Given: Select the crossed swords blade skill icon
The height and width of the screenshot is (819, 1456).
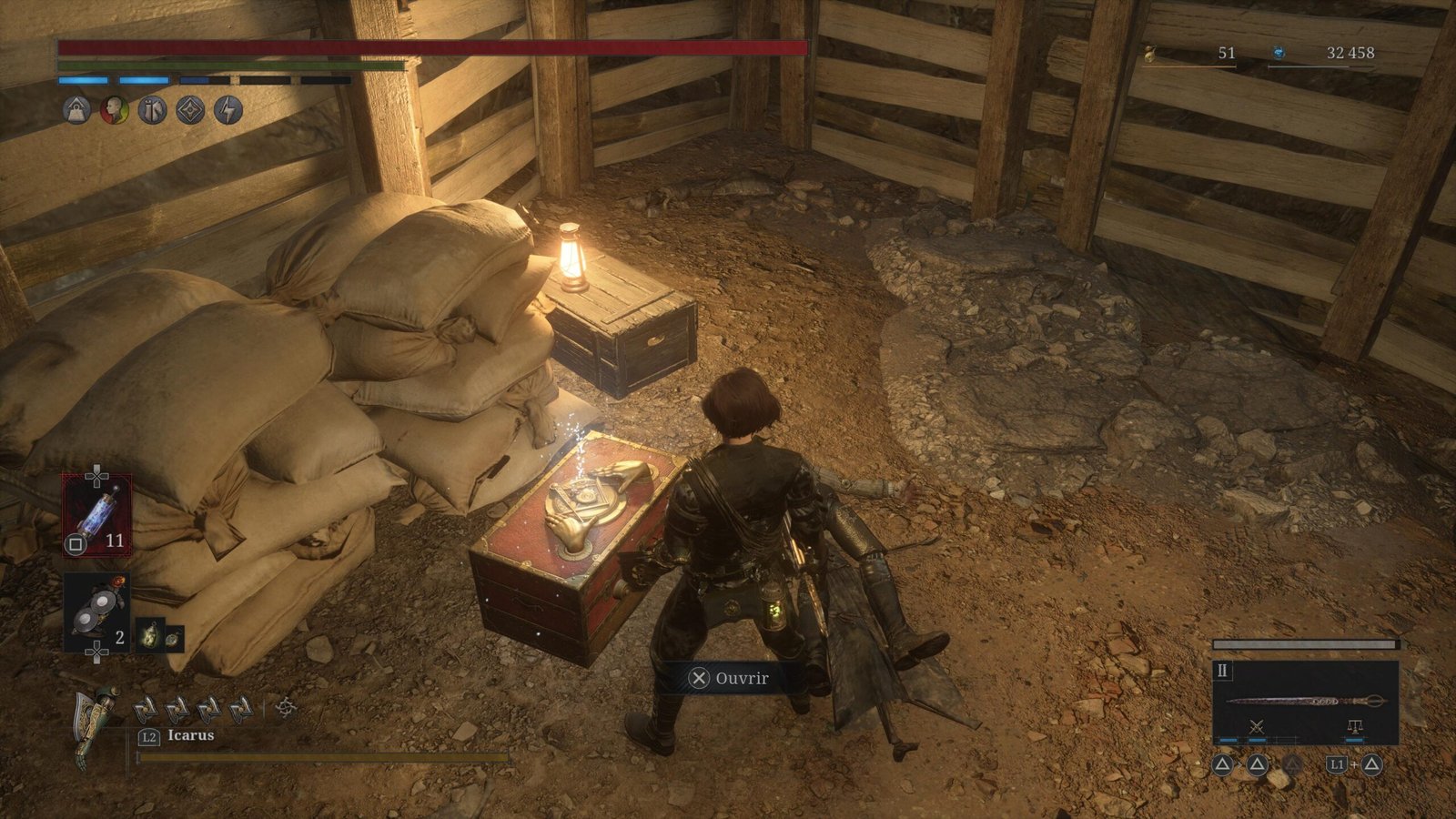Looking at the screenshot, I should click(1257, 727).
